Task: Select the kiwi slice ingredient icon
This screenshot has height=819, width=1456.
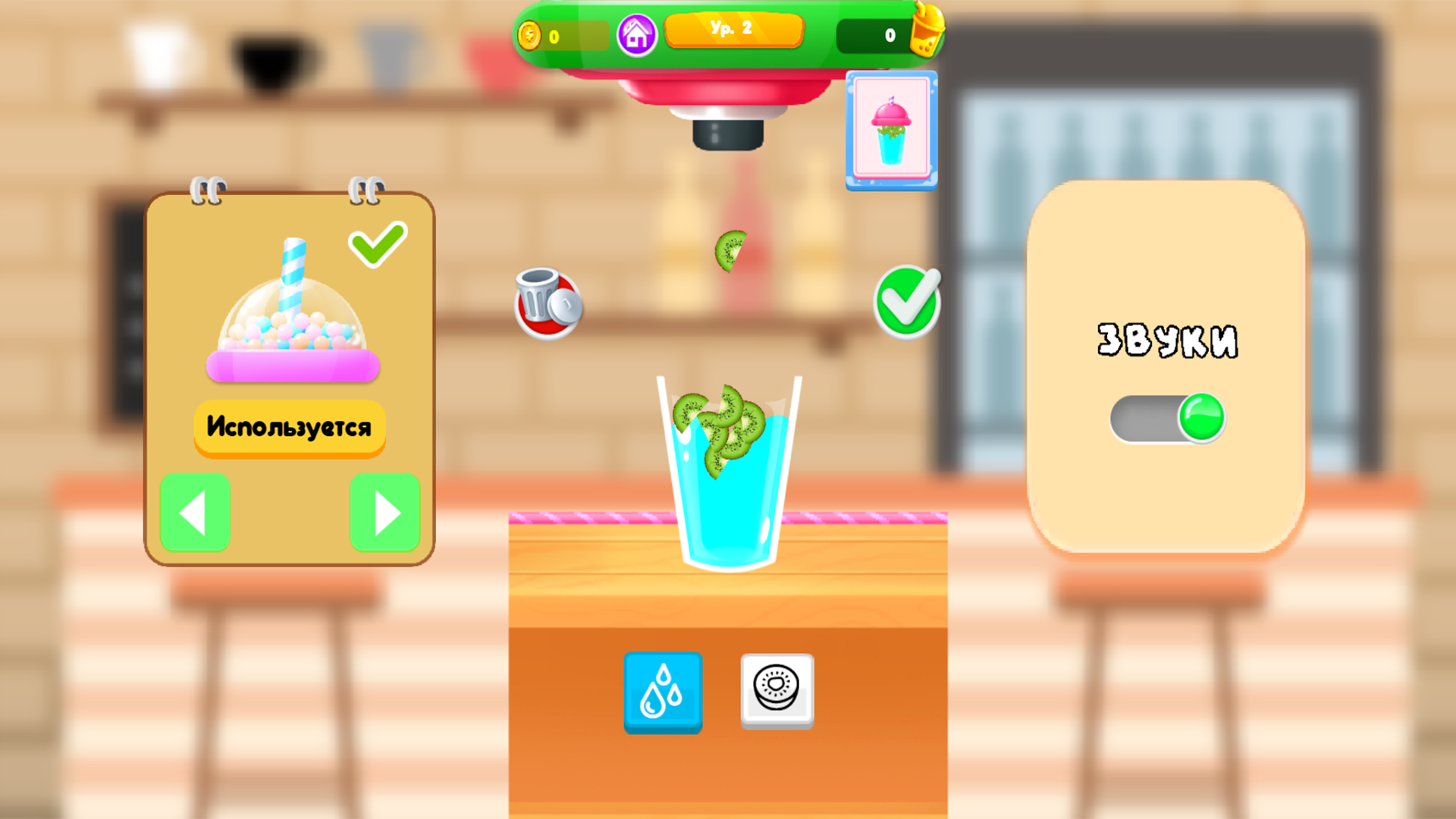Action: point(777,692)
